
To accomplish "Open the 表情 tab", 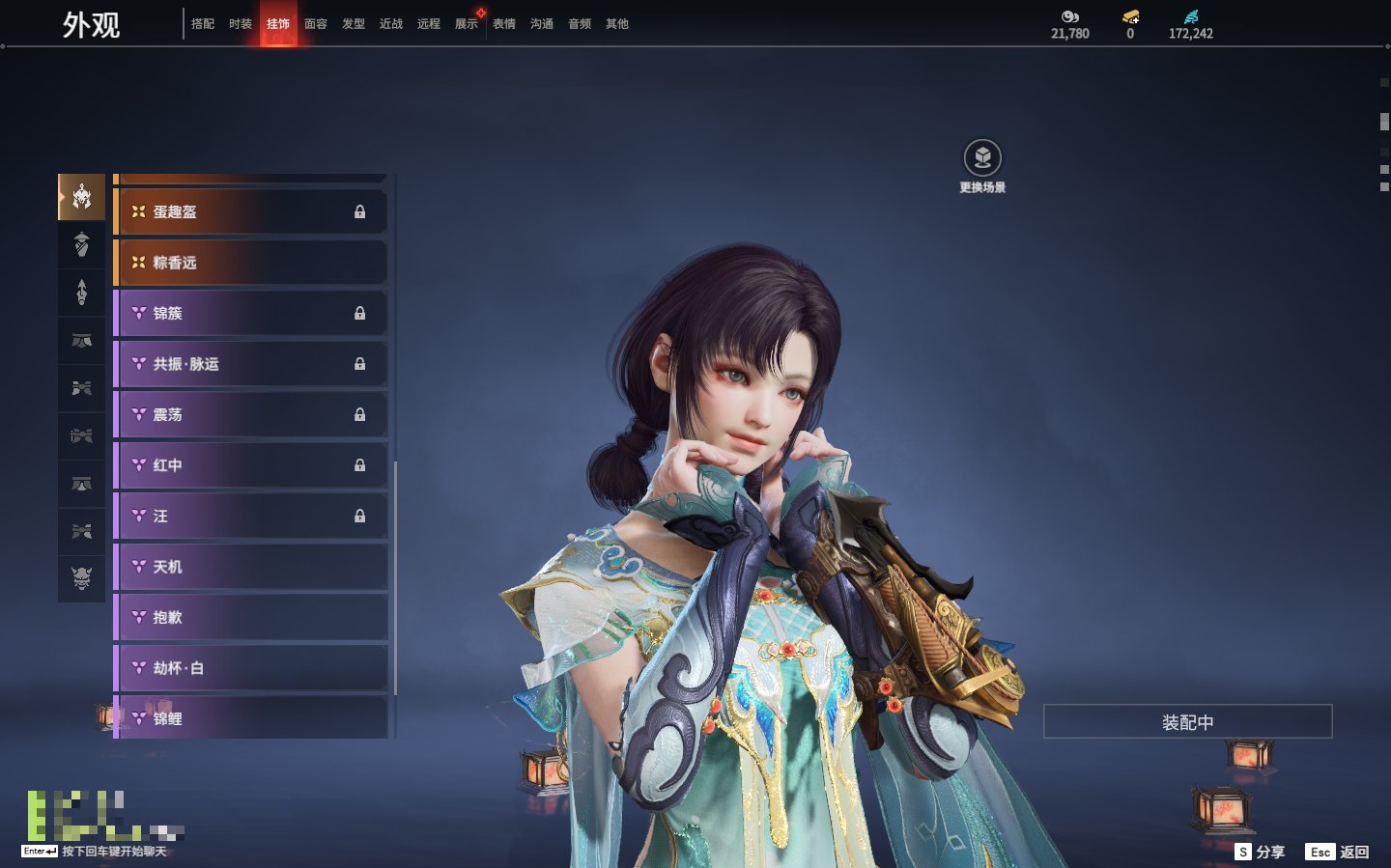I will coord(504,24).
